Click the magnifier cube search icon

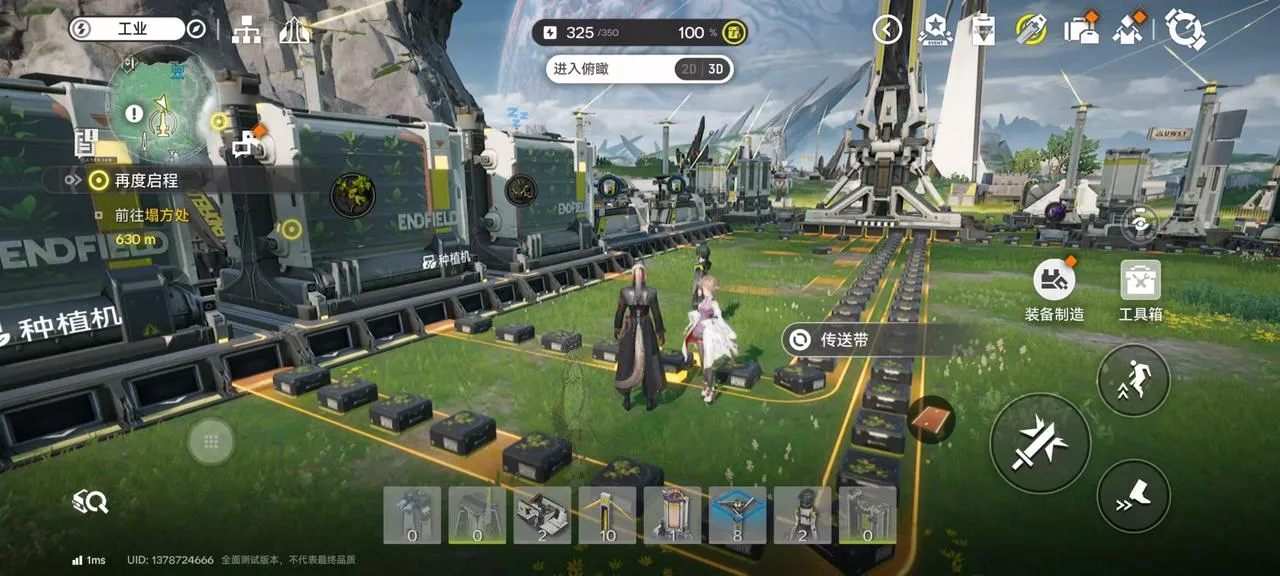pyautogui.click(x=91, y=502)
